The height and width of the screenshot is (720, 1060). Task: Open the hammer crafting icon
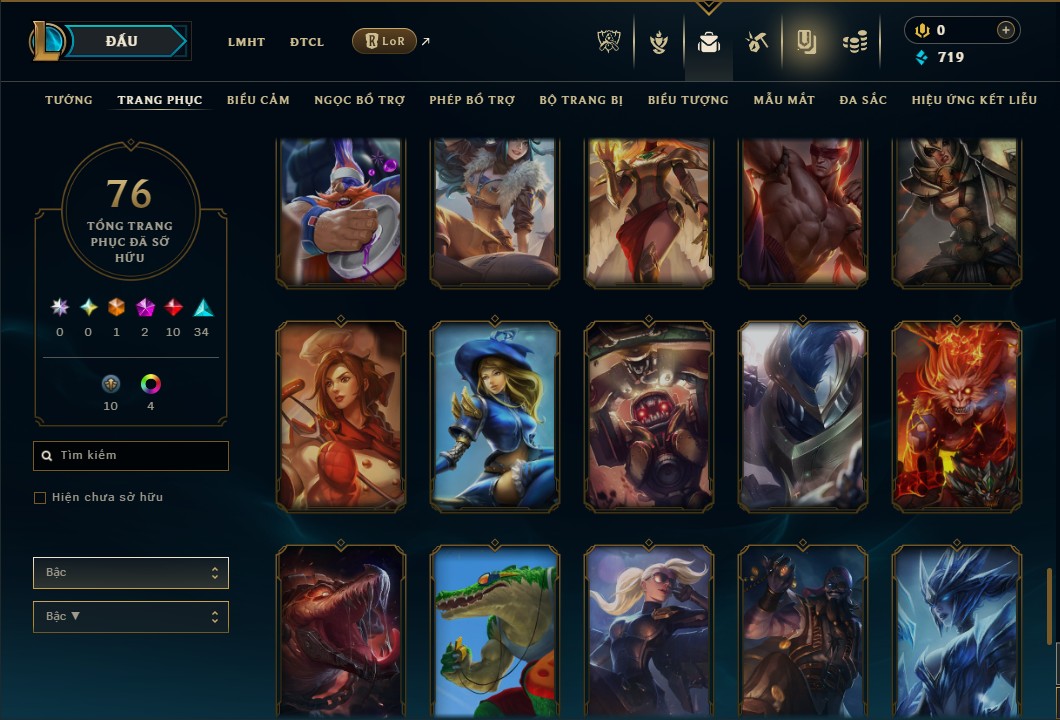[x=757, y=42]
